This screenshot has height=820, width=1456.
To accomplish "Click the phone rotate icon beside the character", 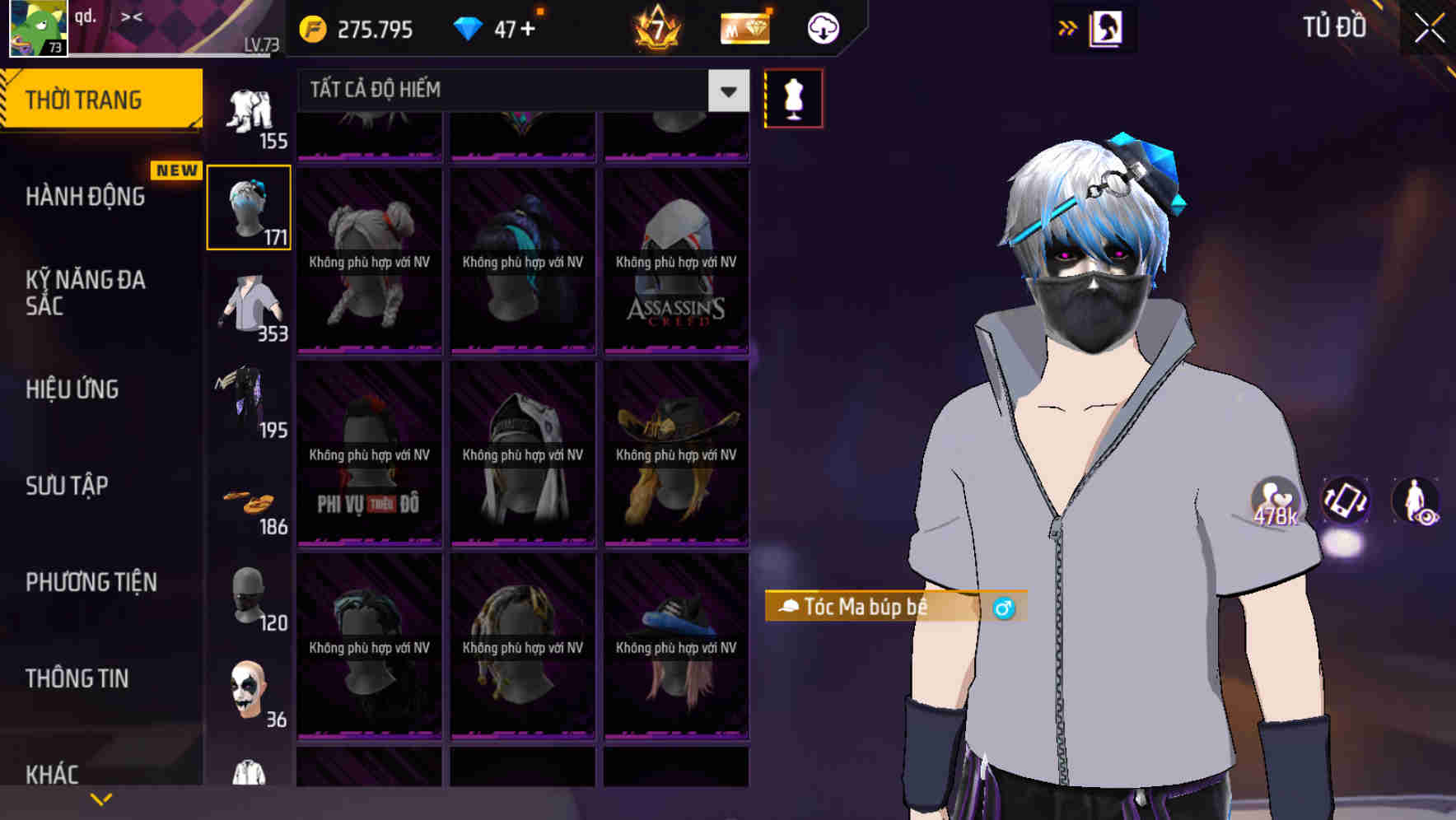I will coord(1344,501).
